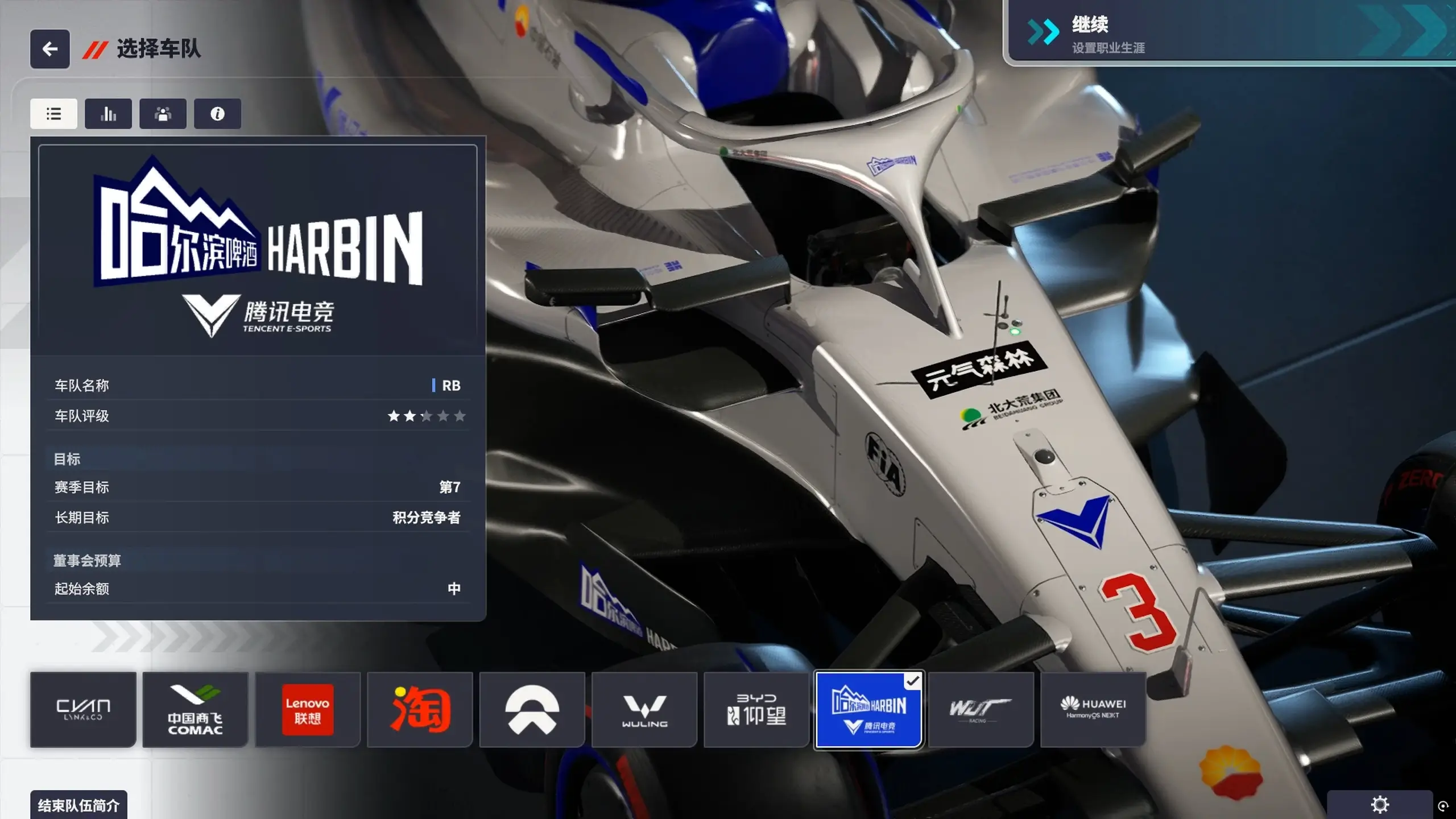
Task: Pick the BYD 仰望 team tile
Action: pos(756,709)
